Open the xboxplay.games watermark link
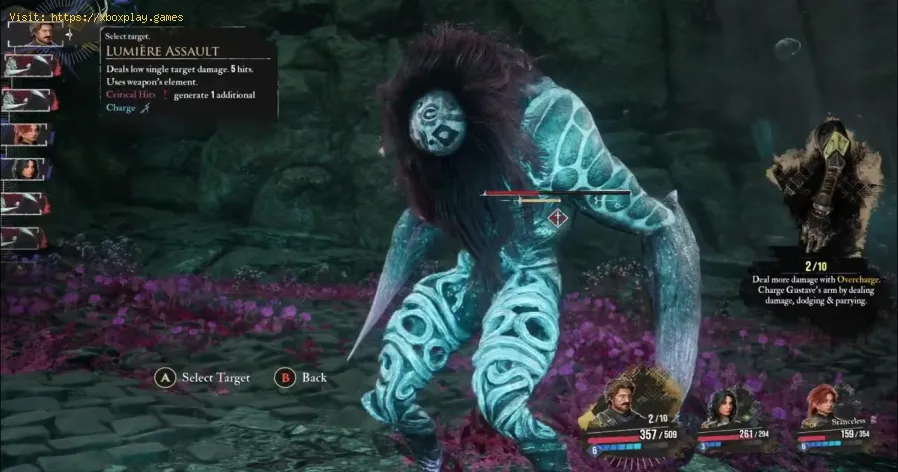898x472 pixels. tap(93, 17)
